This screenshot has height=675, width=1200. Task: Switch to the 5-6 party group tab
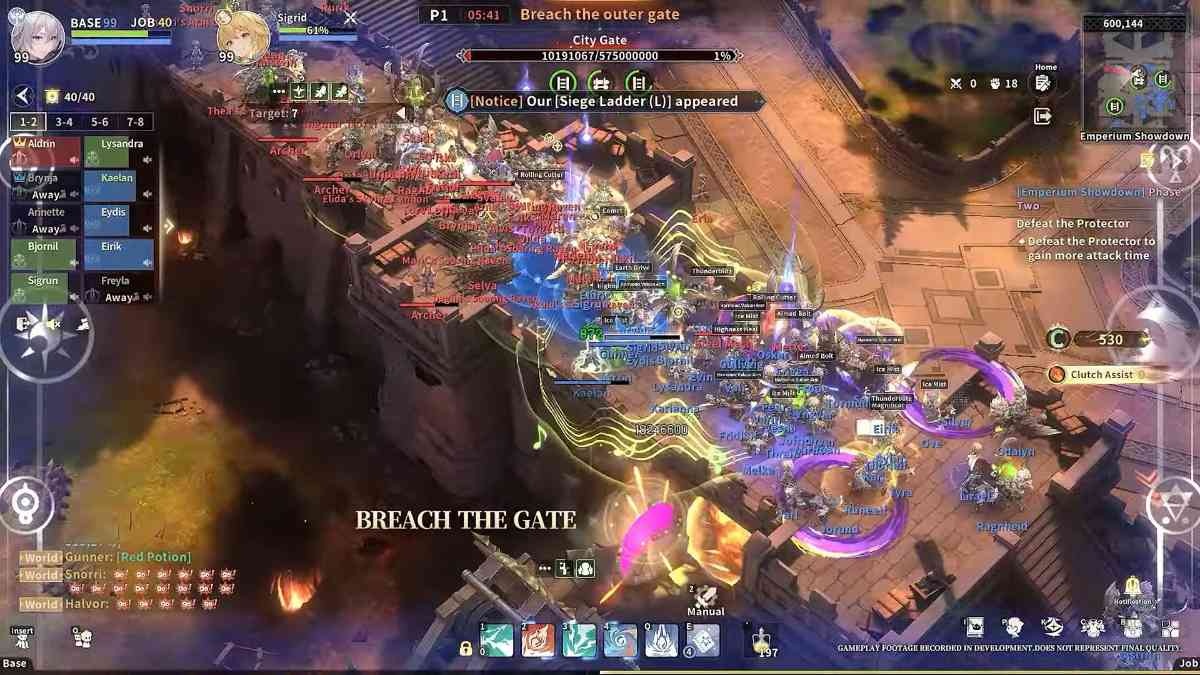tap(100, 122)
